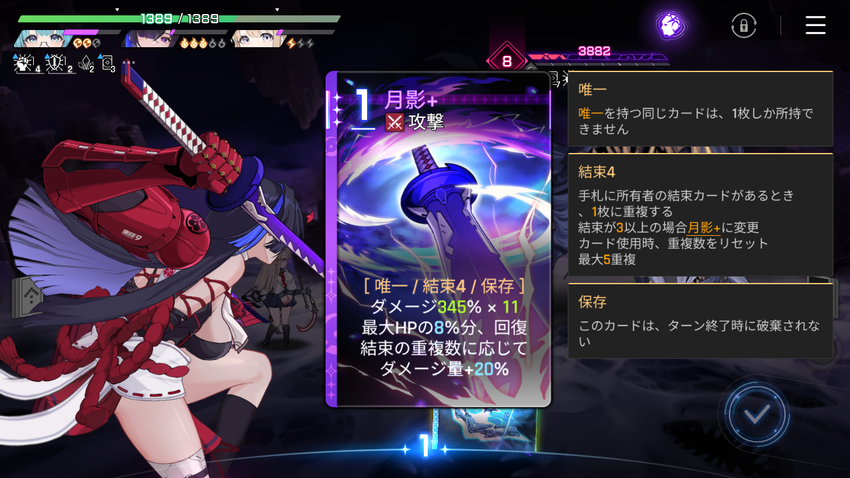Inspect the 結束4 keyword tooltip
This screenshot has width=850, height=478.
point(700,215)
